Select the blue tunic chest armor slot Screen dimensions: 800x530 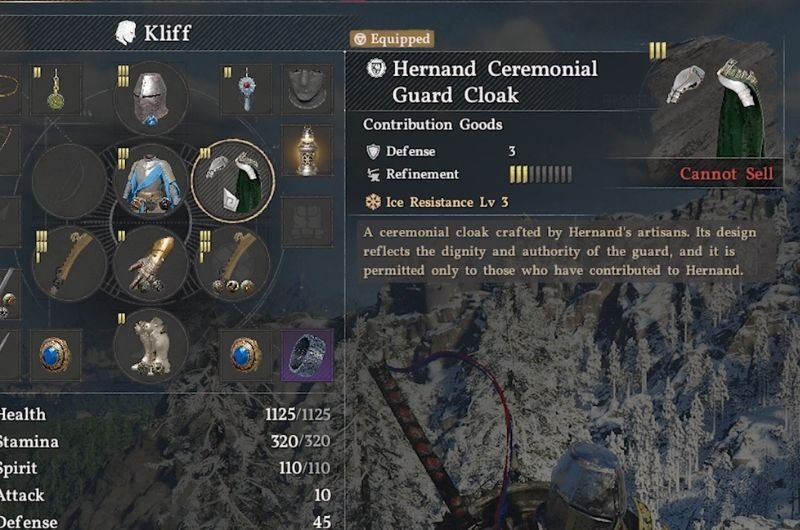[152, 181]
